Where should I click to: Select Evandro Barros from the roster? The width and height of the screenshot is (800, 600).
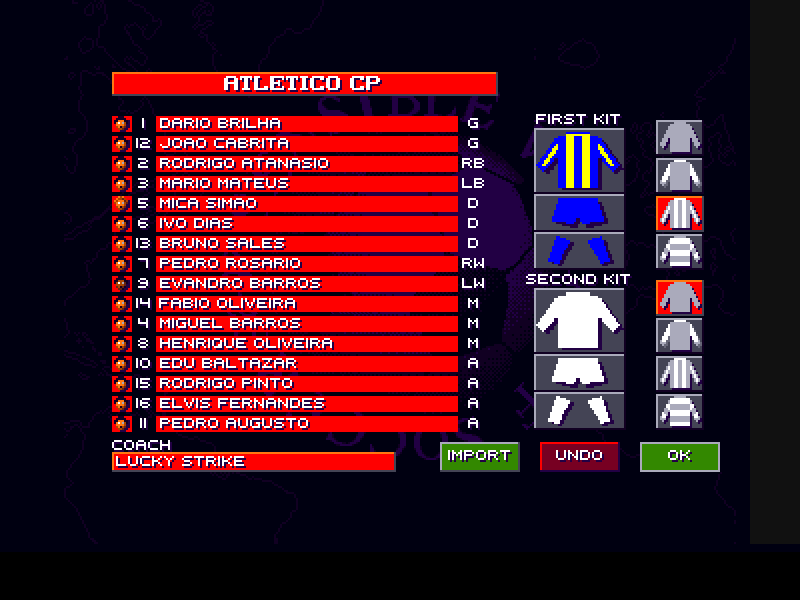(306, 284)
